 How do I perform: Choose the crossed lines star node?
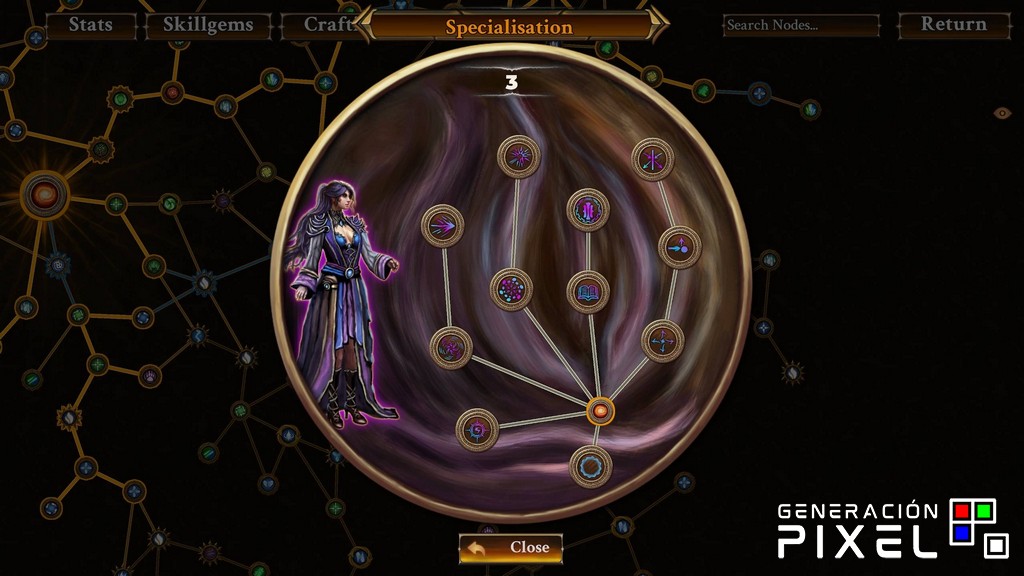[x=653, y=159]
